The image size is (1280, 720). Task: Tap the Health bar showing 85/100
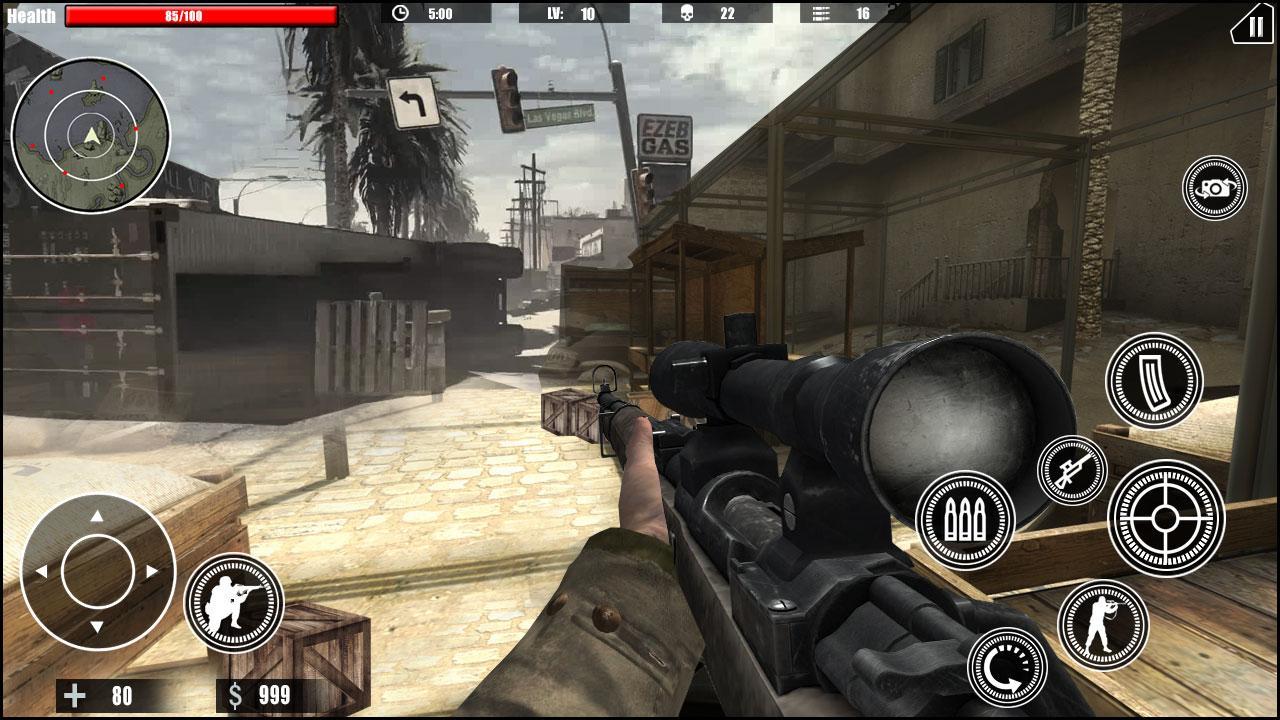click(x=198, y=14)
